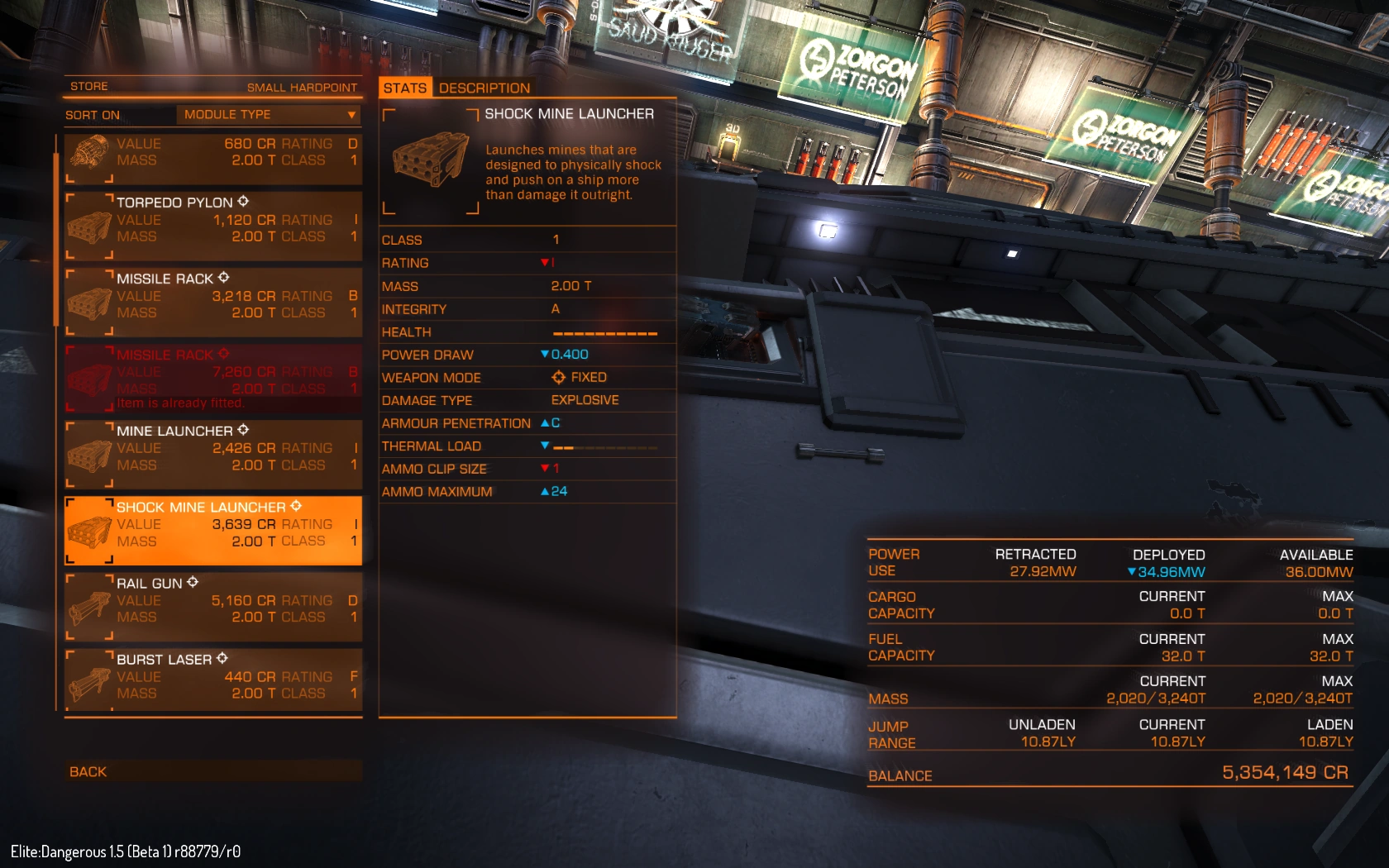Toggle the POWER DRAW sort indicator
This screenshot has height=868, width=1389.
[547, 354]
